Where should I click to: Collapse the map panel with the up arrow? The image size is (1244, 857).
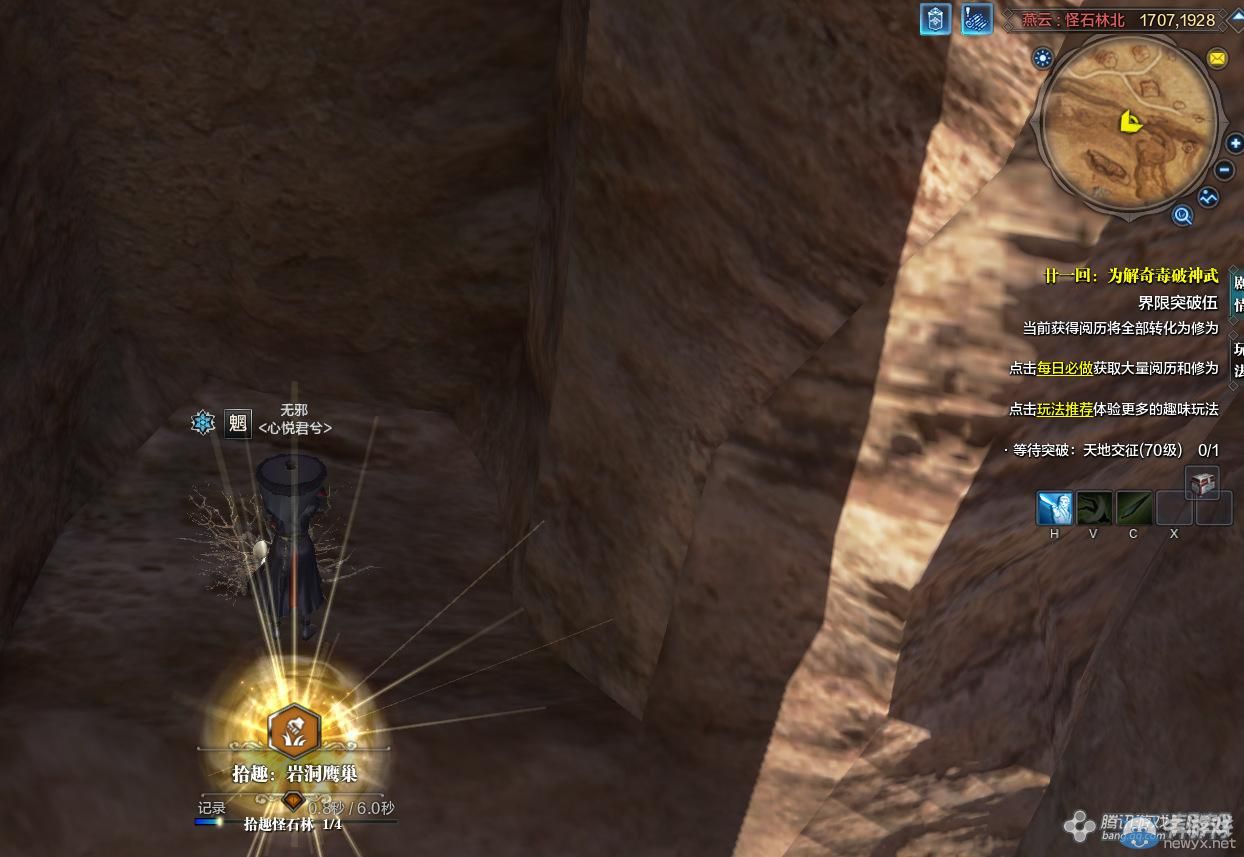[1236, 19]
